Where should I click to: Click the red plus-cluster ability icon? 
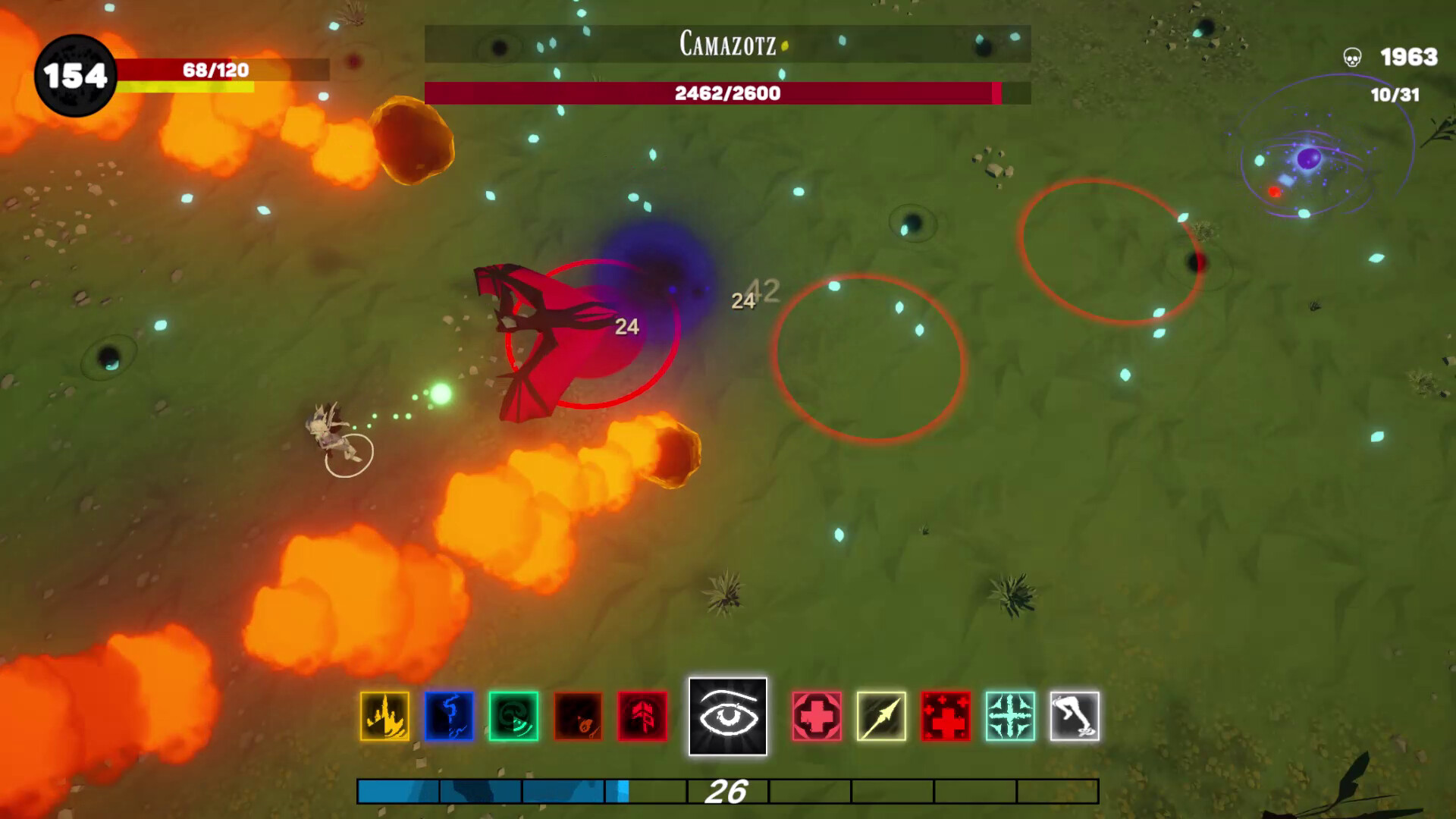pos(943,717)
